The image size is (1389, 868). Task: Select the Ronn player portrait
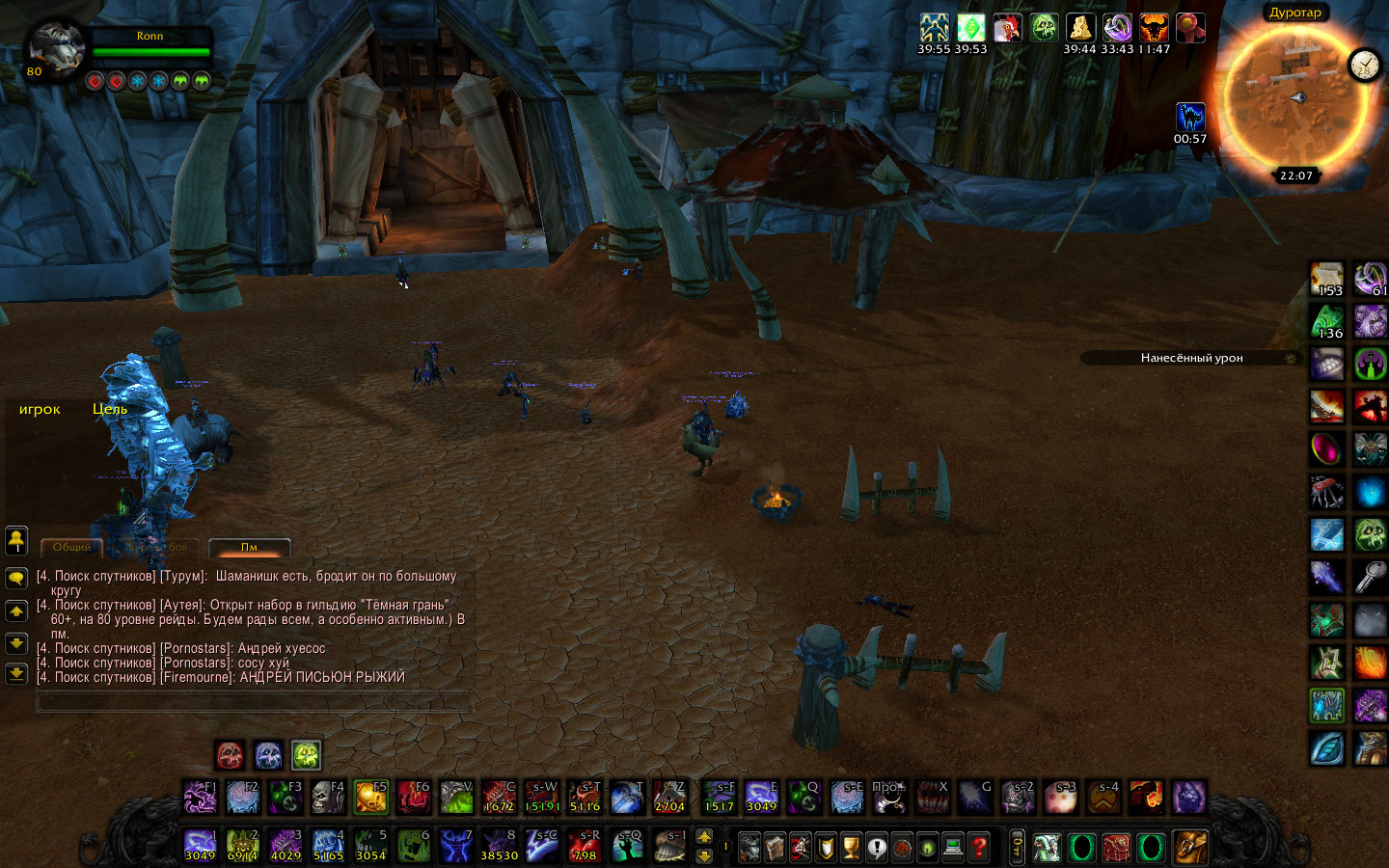click(x=54, y=48)
